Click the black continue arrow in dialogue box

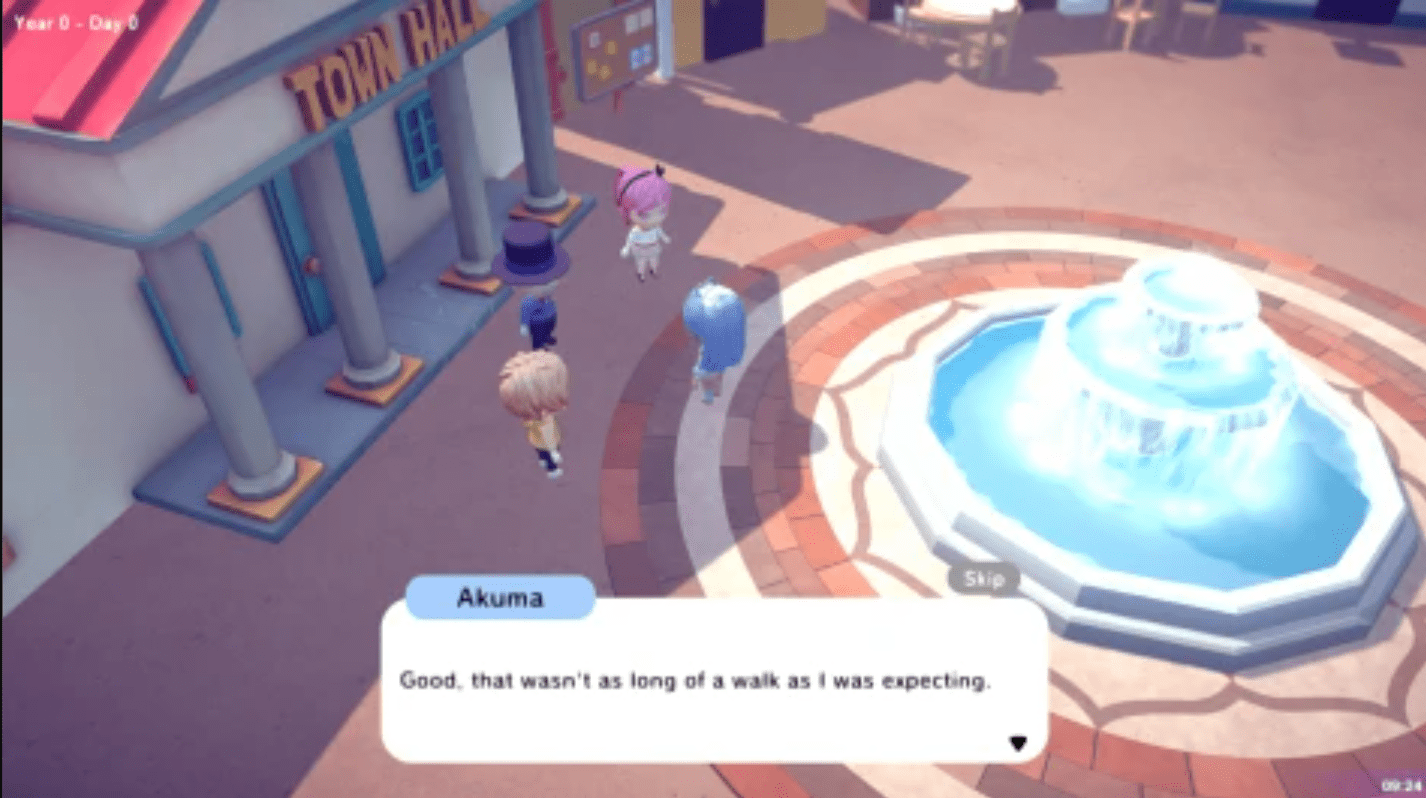pyautogui.click(x=1018, y=743)
